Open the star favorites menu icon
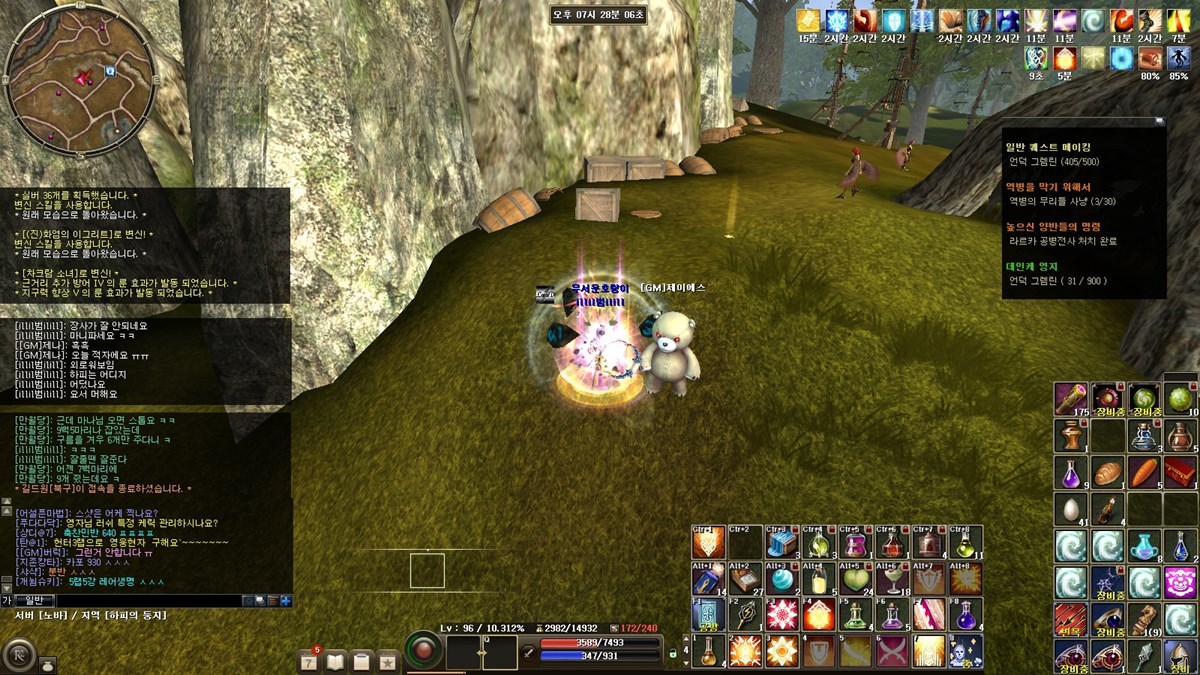 coord(387,661)
